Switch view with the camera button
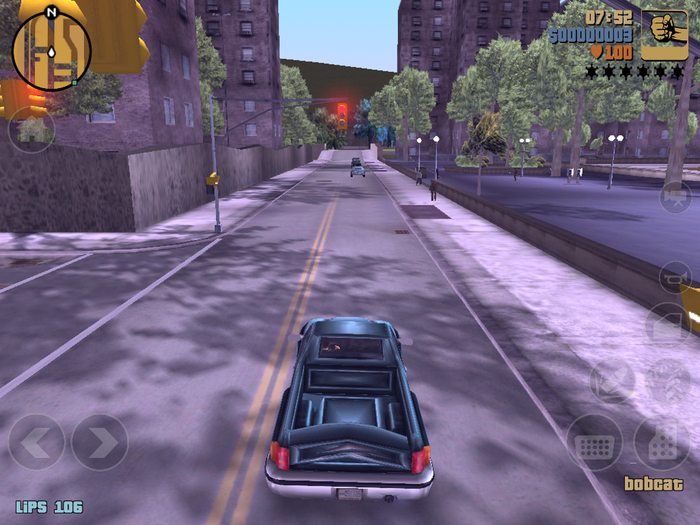The width and height of the screenshot is (700, 525). pyautogui.click(x=675, y=196)
